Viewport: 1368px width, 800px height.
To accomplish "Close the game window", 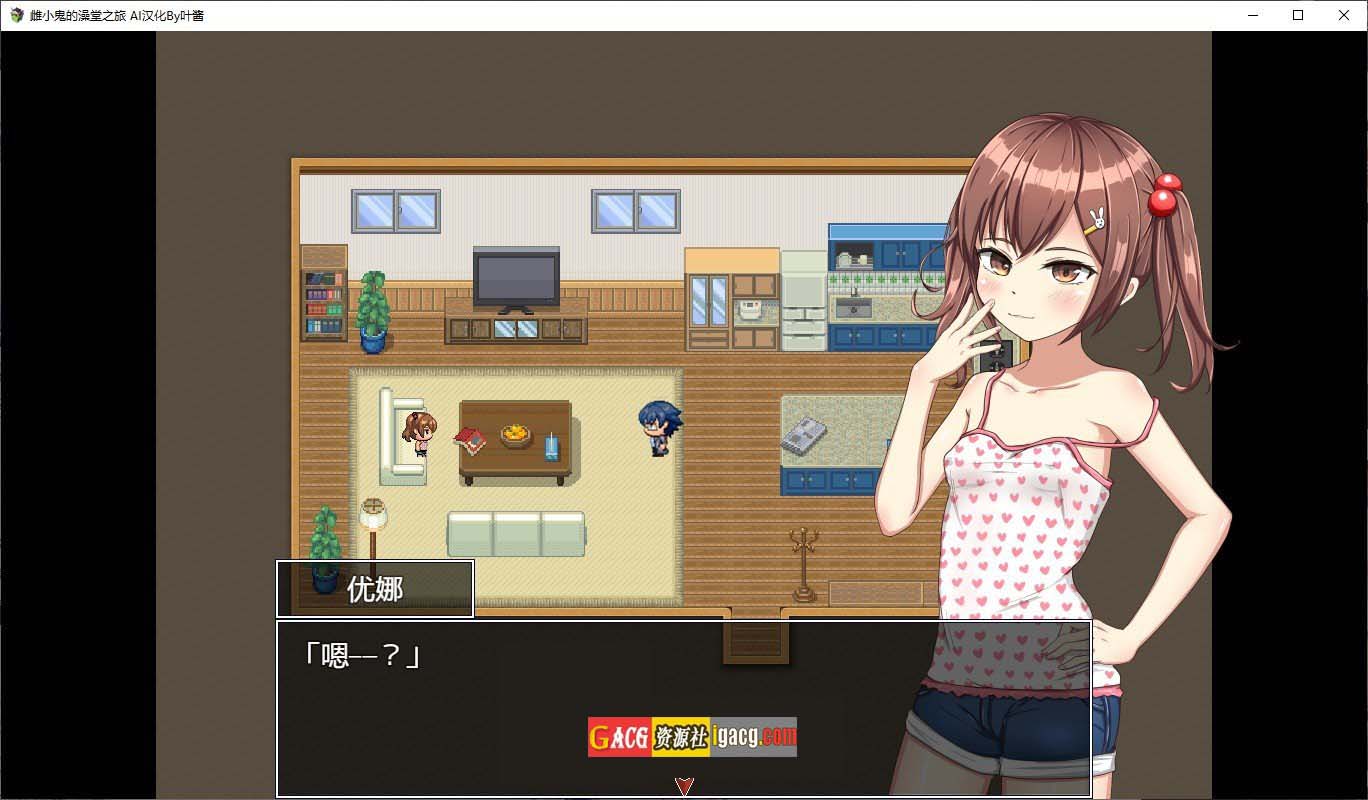I will (x=1343, y=15).
